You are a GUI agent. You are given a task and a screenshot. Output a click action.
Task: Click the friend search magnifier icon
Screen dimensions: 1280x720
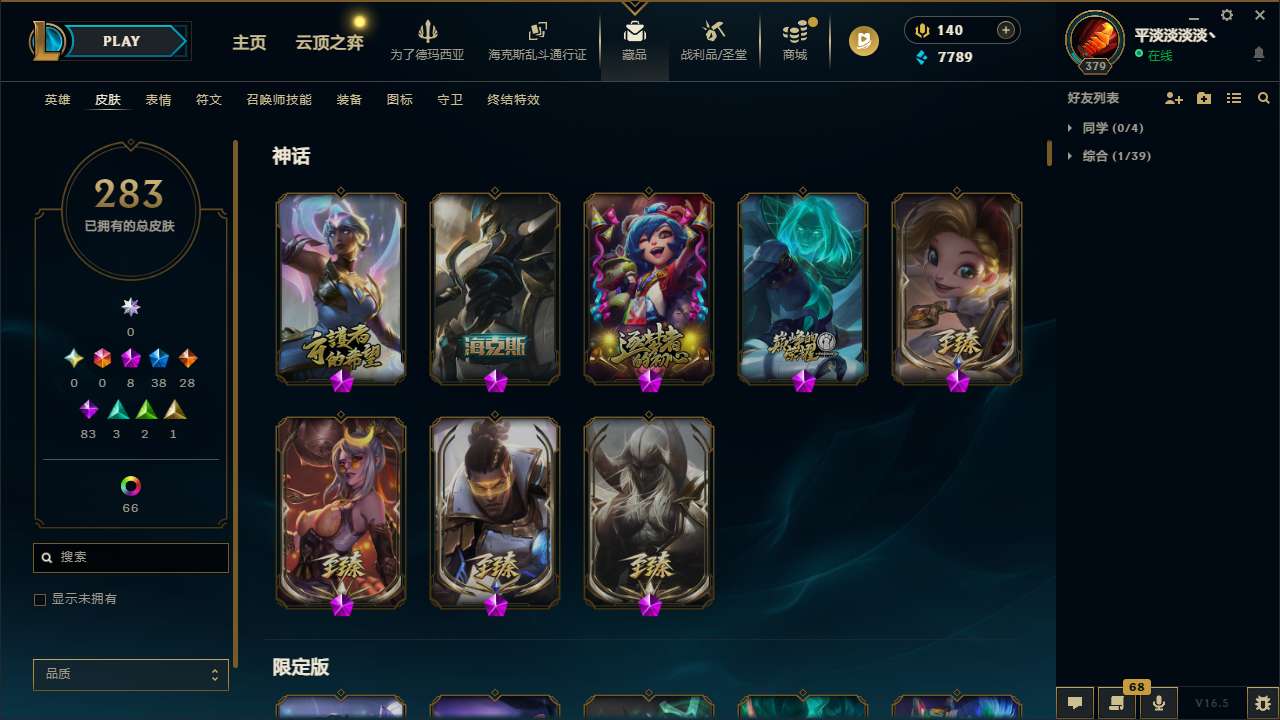(1263, 98)
